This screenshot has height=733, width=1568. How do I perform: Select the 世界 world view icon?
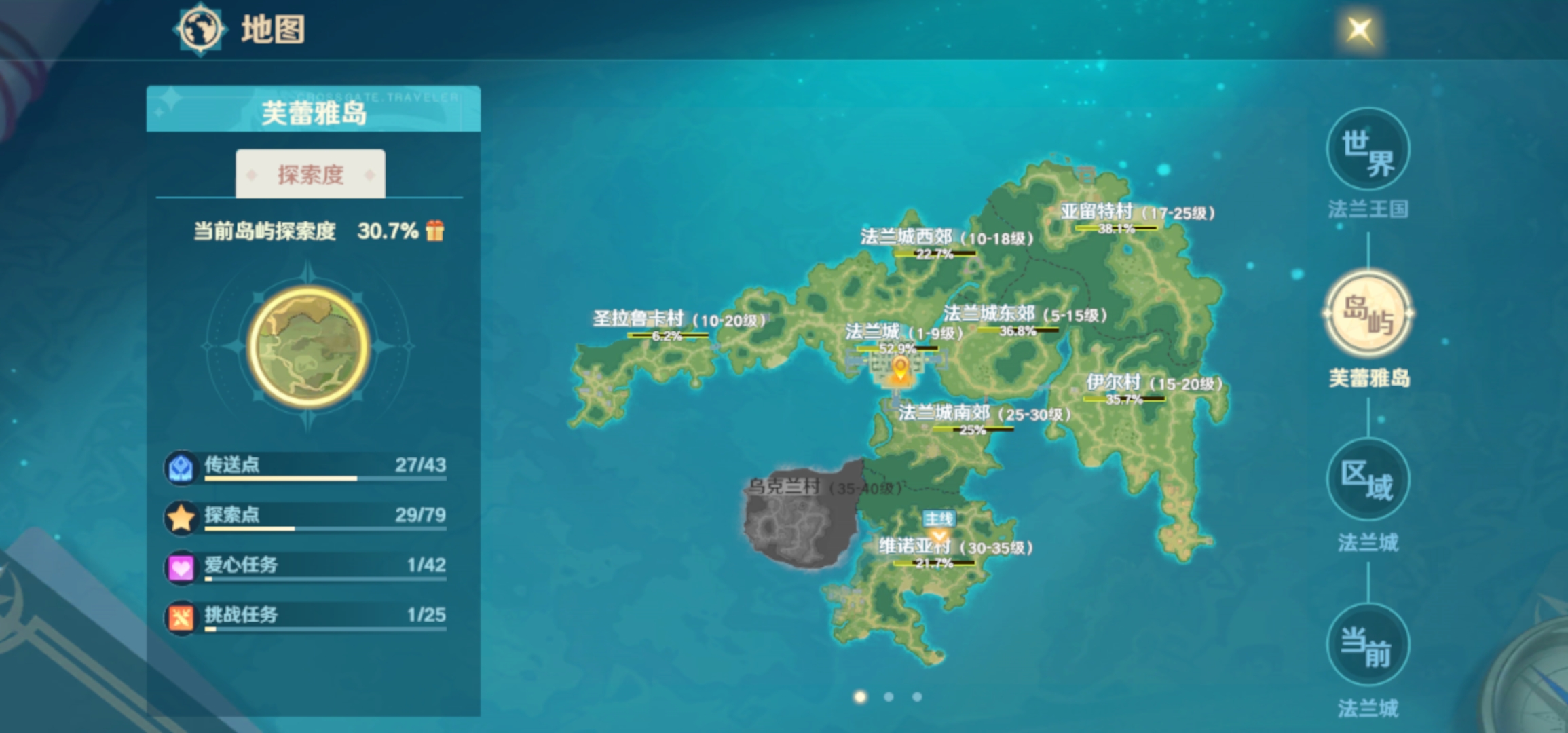click(x=1367, y=149)
